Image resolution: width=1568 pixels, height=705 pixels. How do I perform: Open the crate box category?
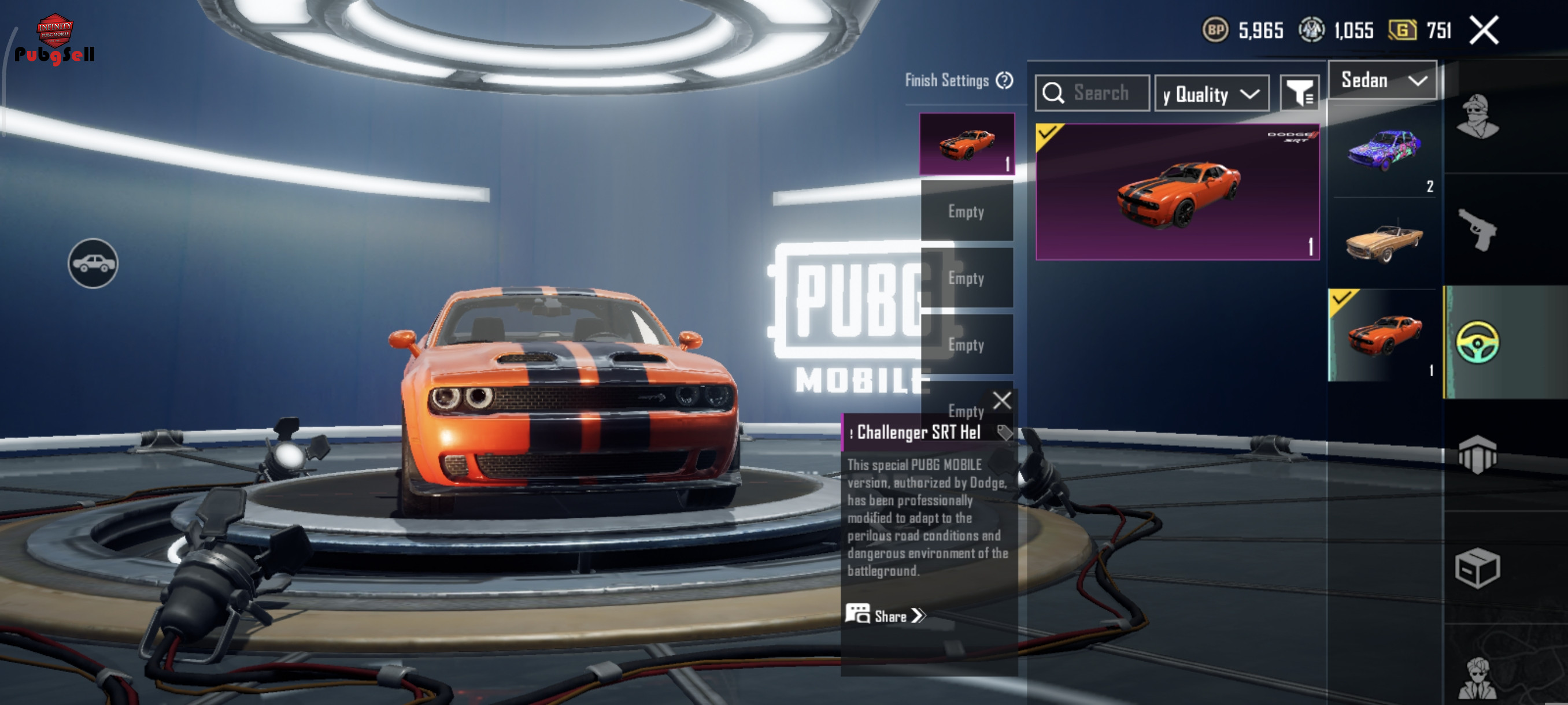(x=1477, y=567)
